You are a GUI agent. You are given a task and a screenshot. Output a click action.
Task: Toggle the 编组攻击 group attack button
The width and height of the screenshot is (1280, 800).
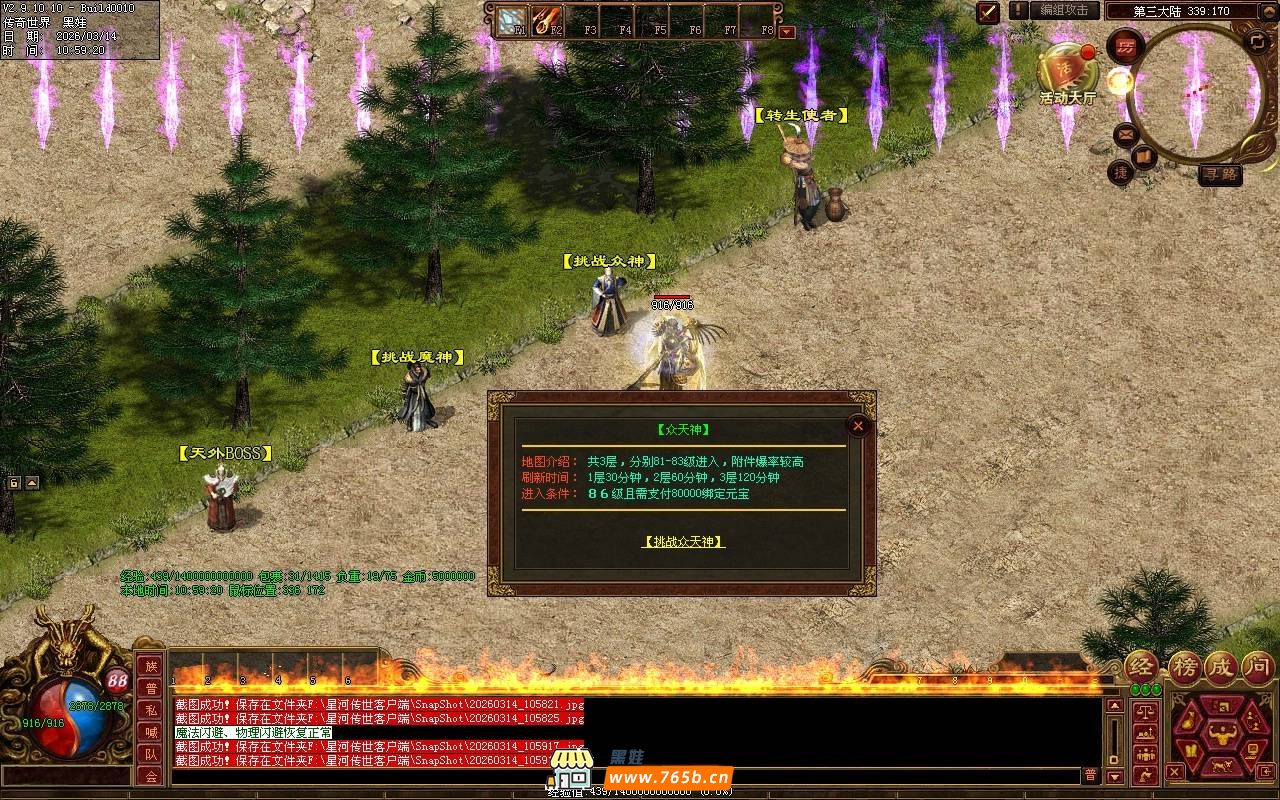tap(1064, 10)
